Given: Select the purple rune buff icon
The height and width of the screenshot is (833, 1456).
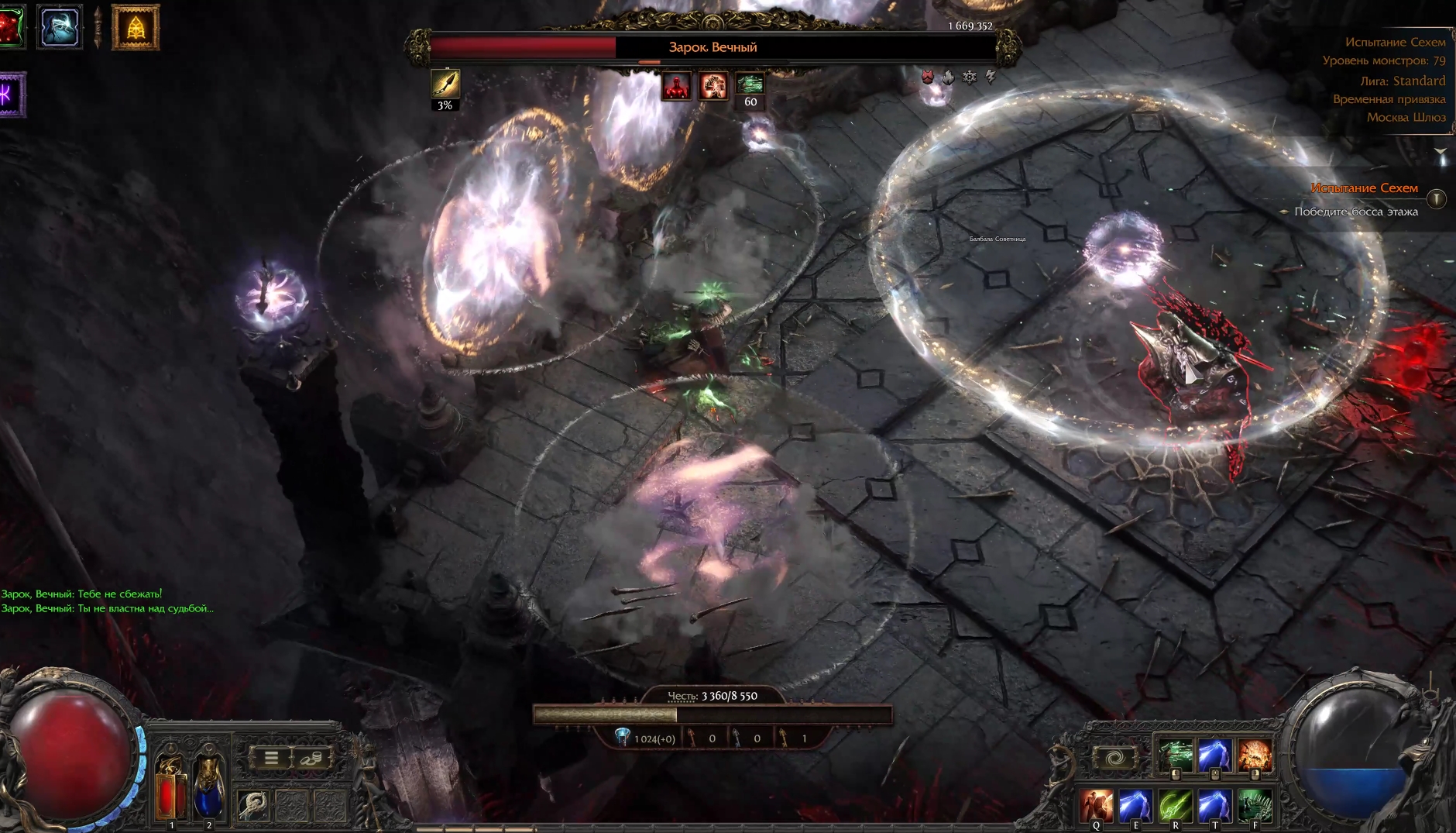Looking at the screenshot, I should 11,95.
